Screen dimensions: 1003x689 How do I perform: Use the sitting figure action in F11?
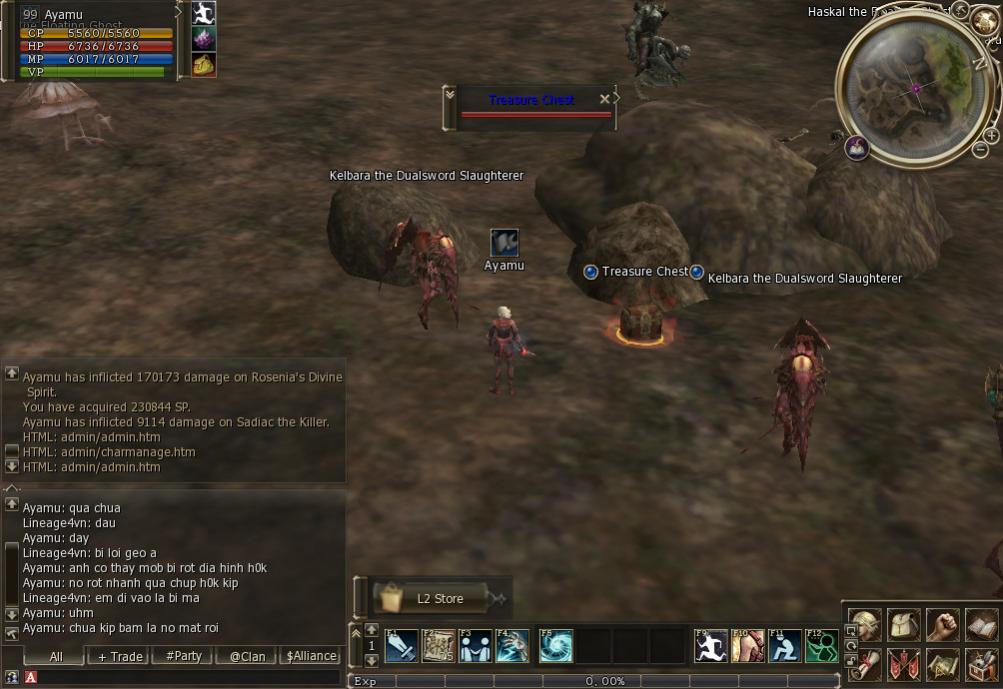pyautogui.click(x=785, y=646)
